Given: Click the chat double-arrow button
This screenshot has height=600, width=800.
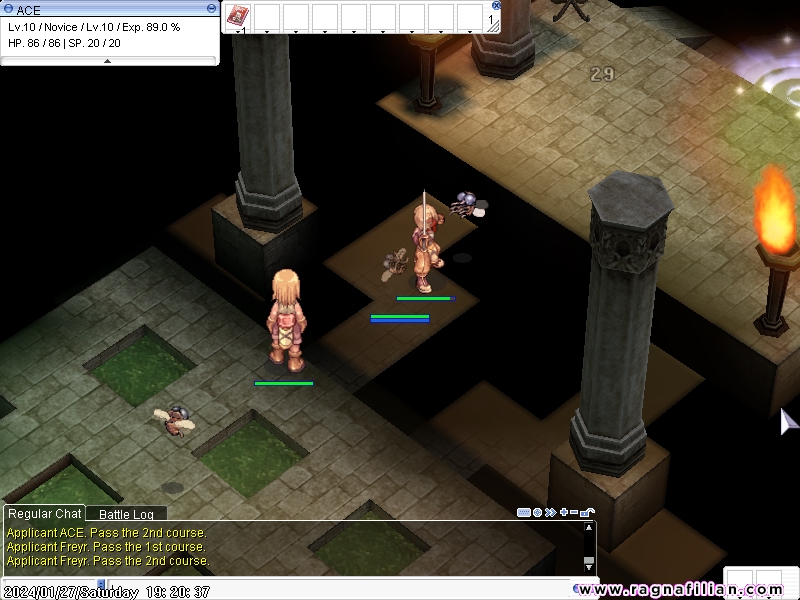Looking at the screenshot, I should [550, 513].
